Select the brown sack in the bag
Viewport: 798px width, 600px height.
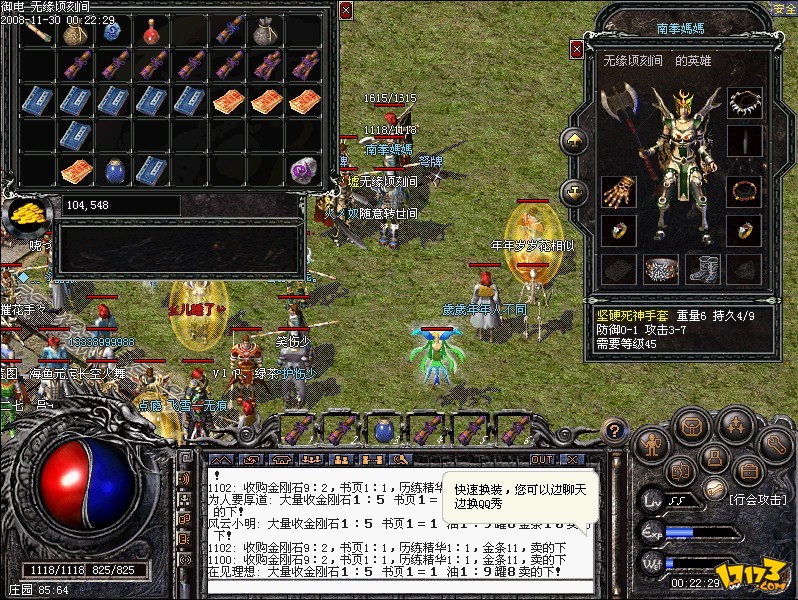75,33
